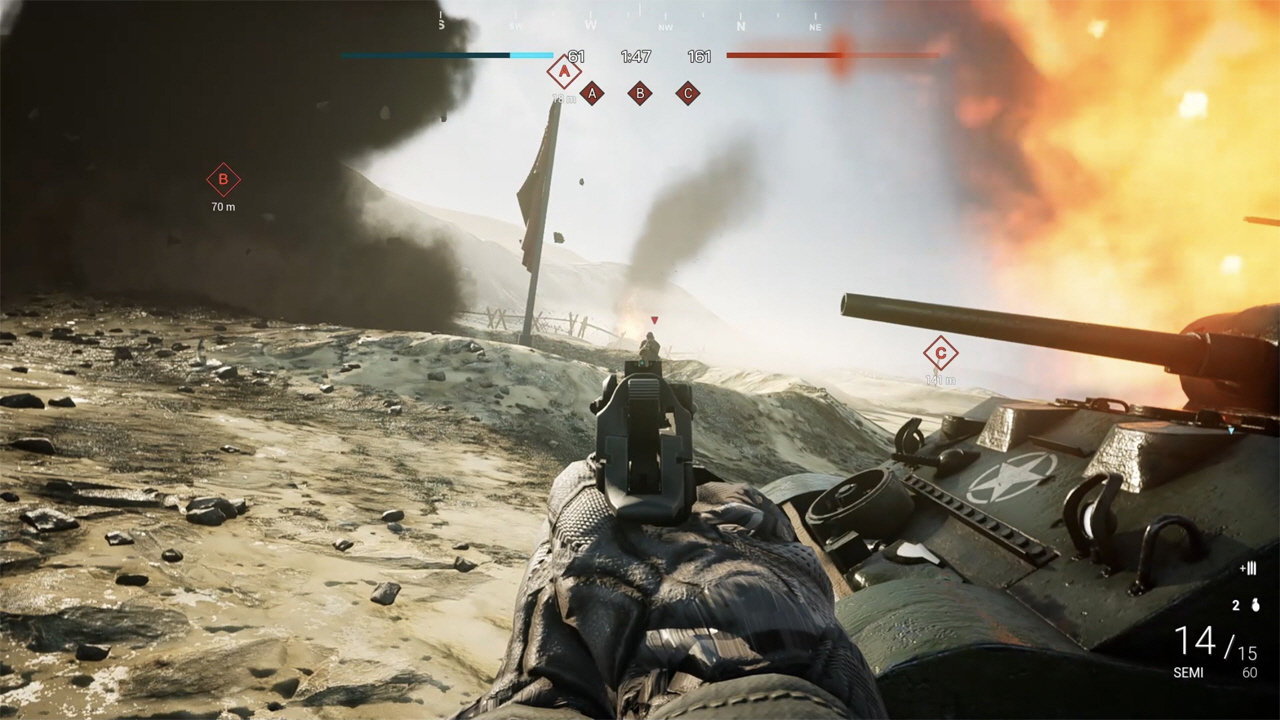Select the grenade icon near ammo counter

[1255, 605]
